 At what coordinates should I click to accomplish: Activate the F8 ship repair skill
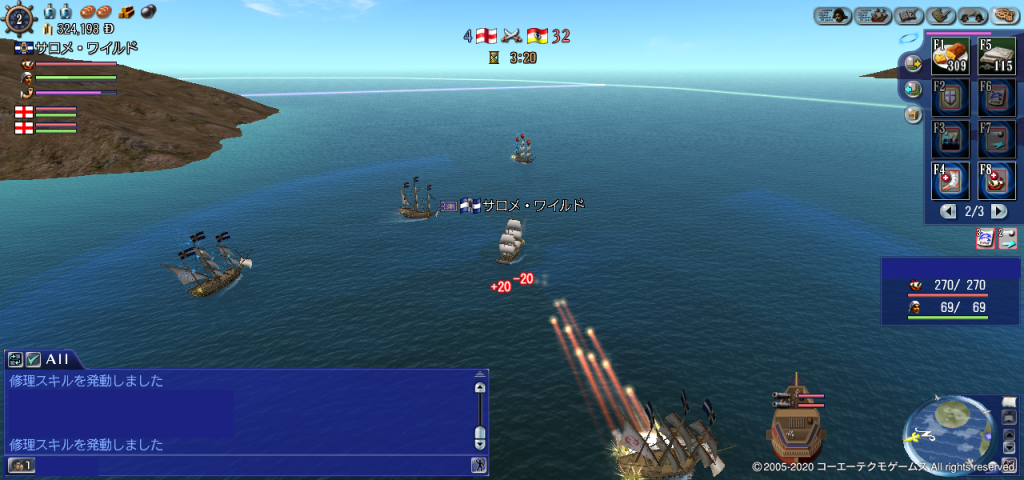click(x=996, y=181)
